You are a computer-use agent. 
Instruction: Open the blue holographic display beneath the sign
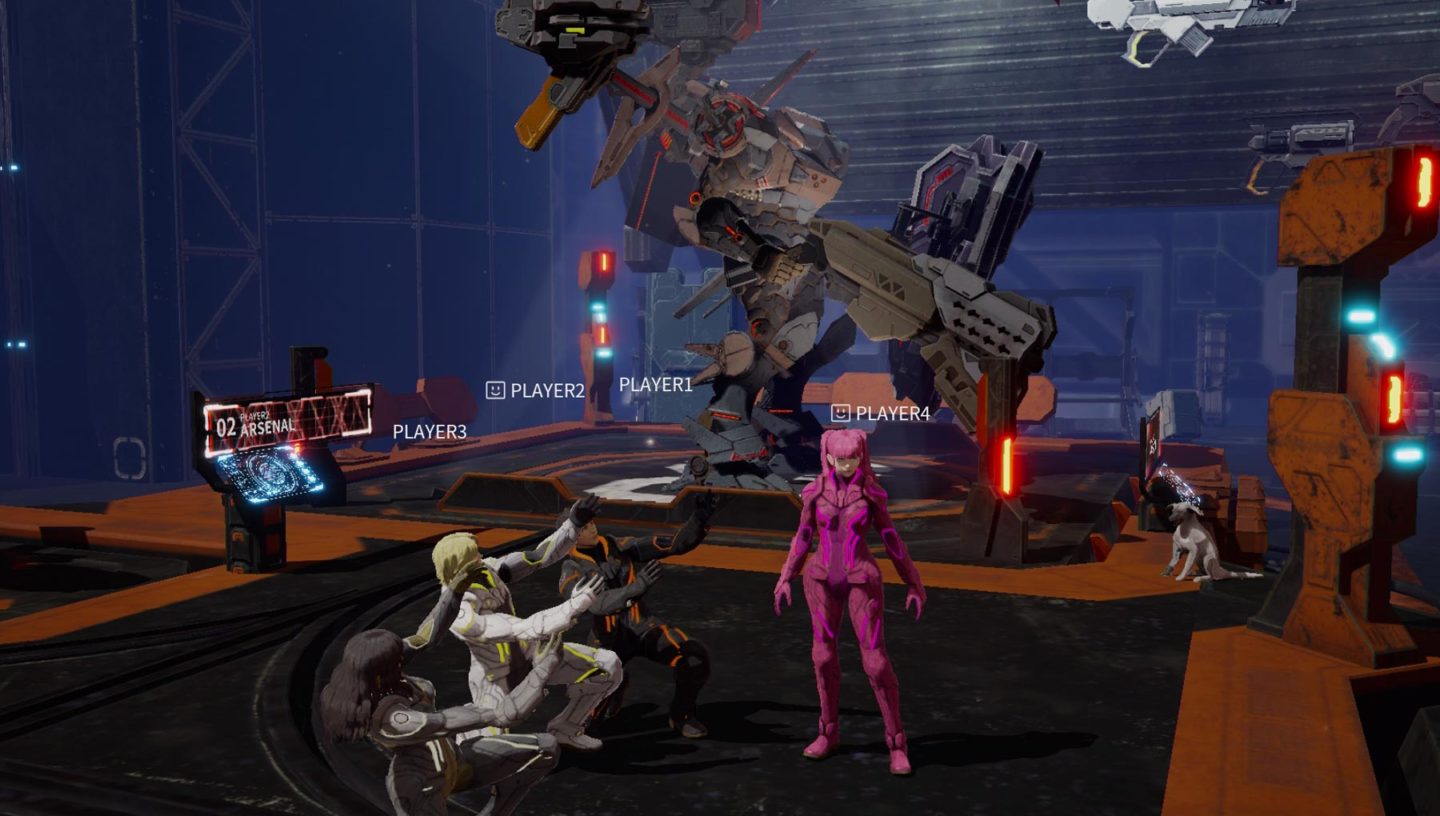pyautogui.click(x=268, y=472)
